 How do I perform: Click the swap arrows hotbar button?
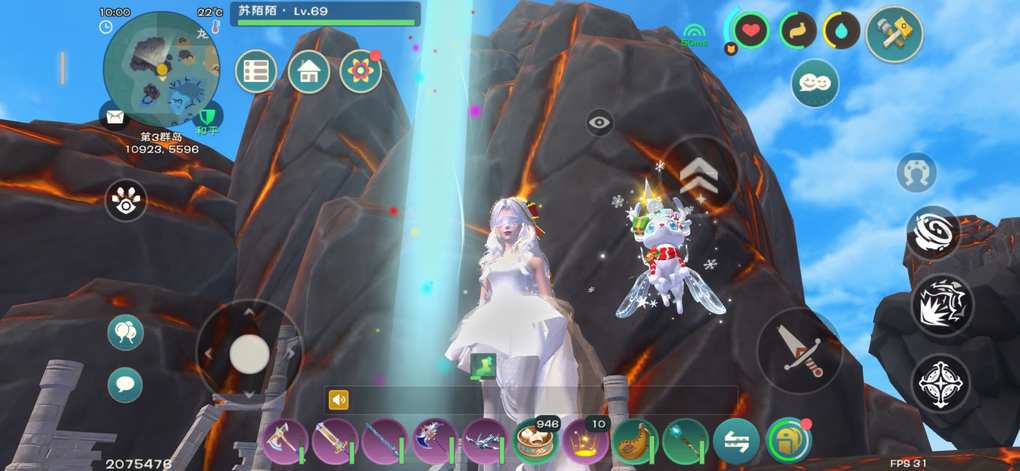coord(736,441)
